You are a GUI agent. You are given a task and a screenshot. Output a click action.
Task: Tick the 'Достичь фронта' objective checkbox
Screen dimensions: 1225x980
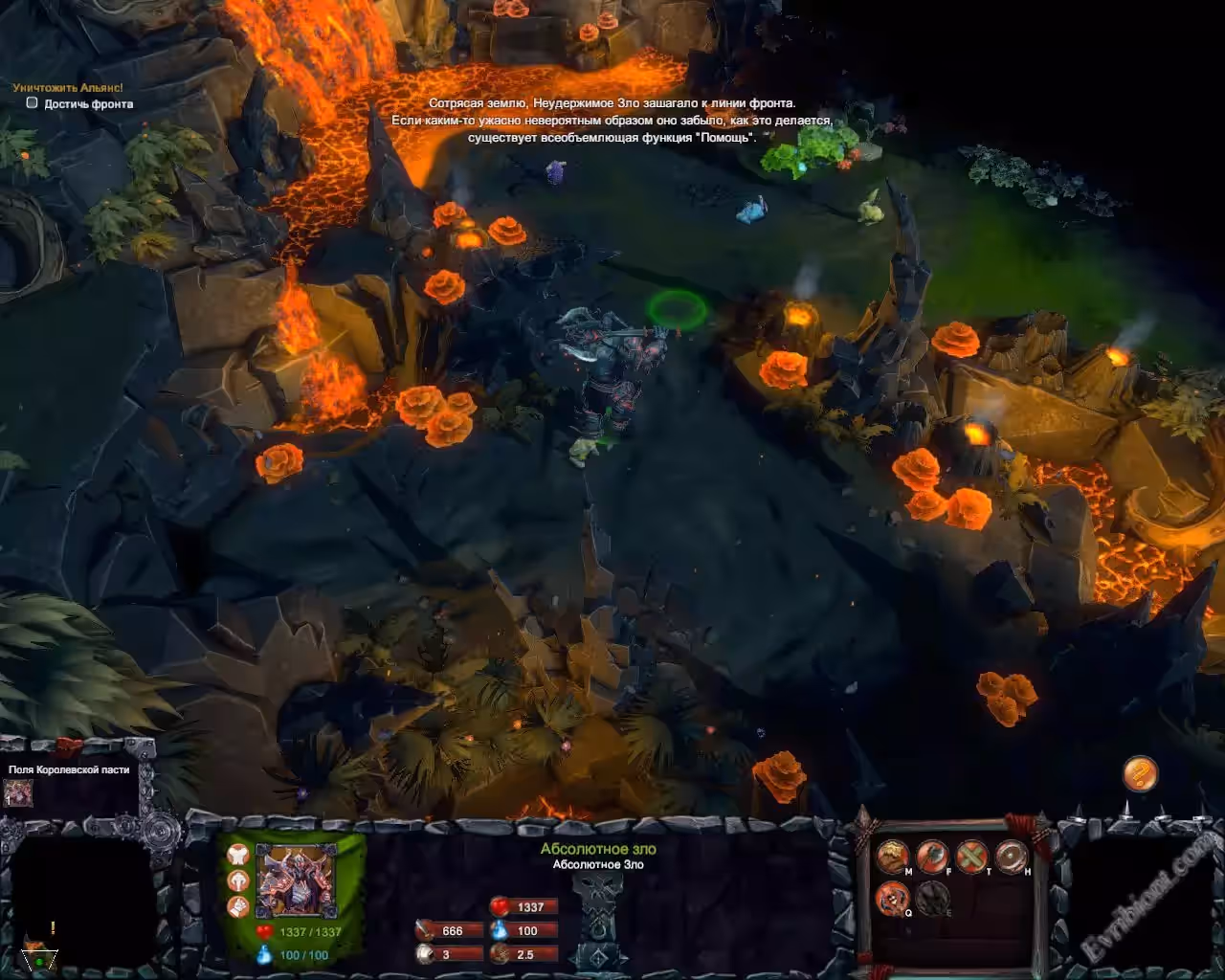(32, 103)
